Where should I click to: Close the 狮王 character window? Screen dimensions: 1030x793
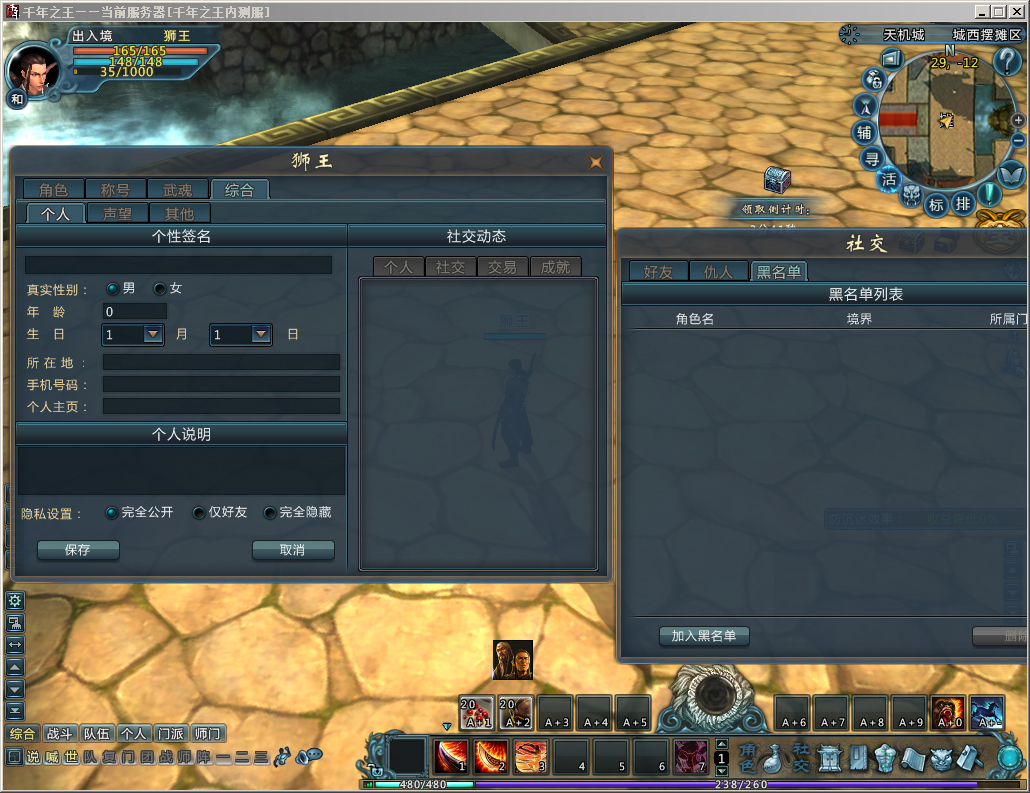[596, 161]
